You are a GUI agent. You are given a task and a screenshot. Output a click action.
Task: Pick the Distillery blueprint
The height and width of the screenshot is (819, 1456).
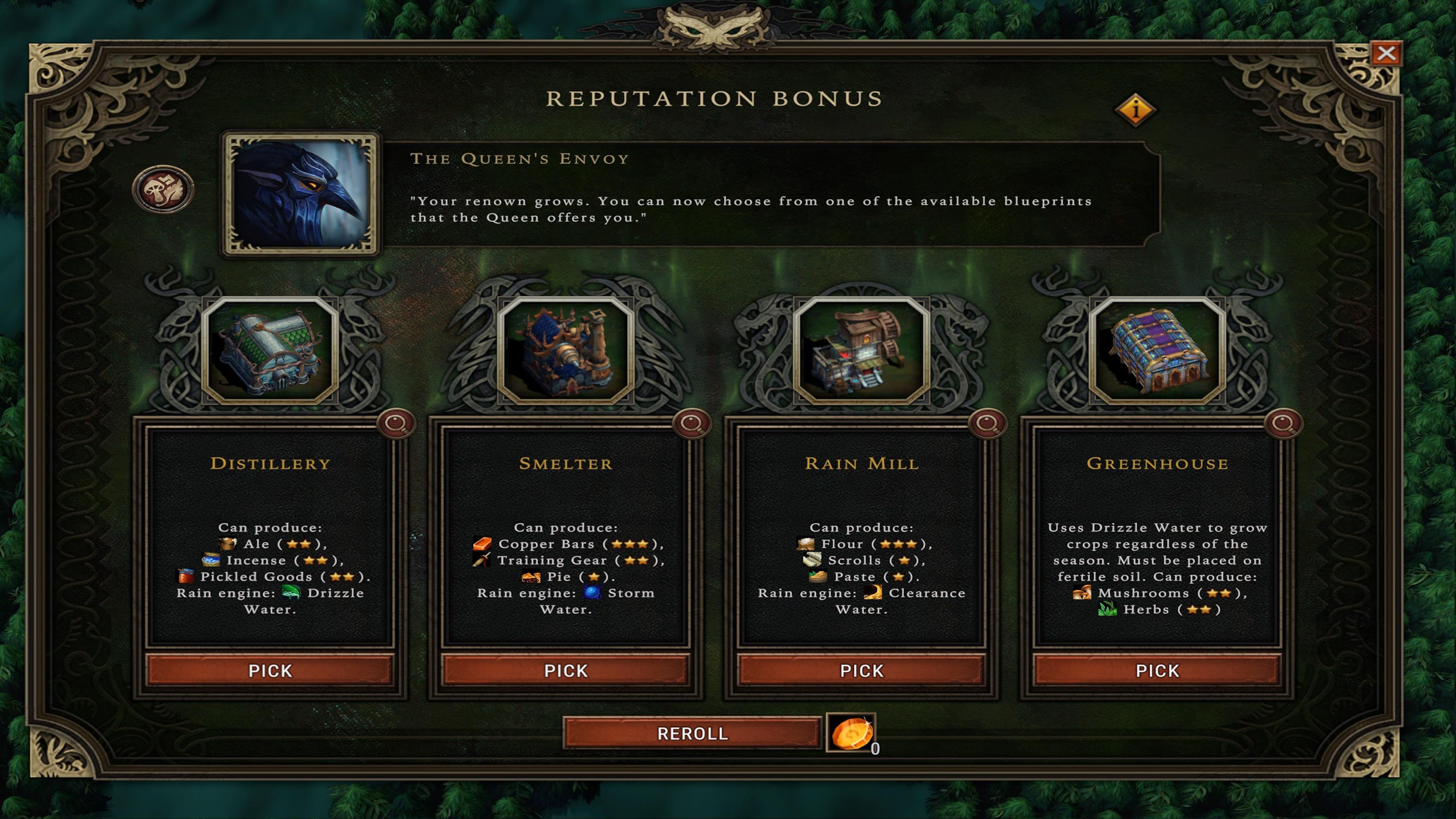click(270, 670)
